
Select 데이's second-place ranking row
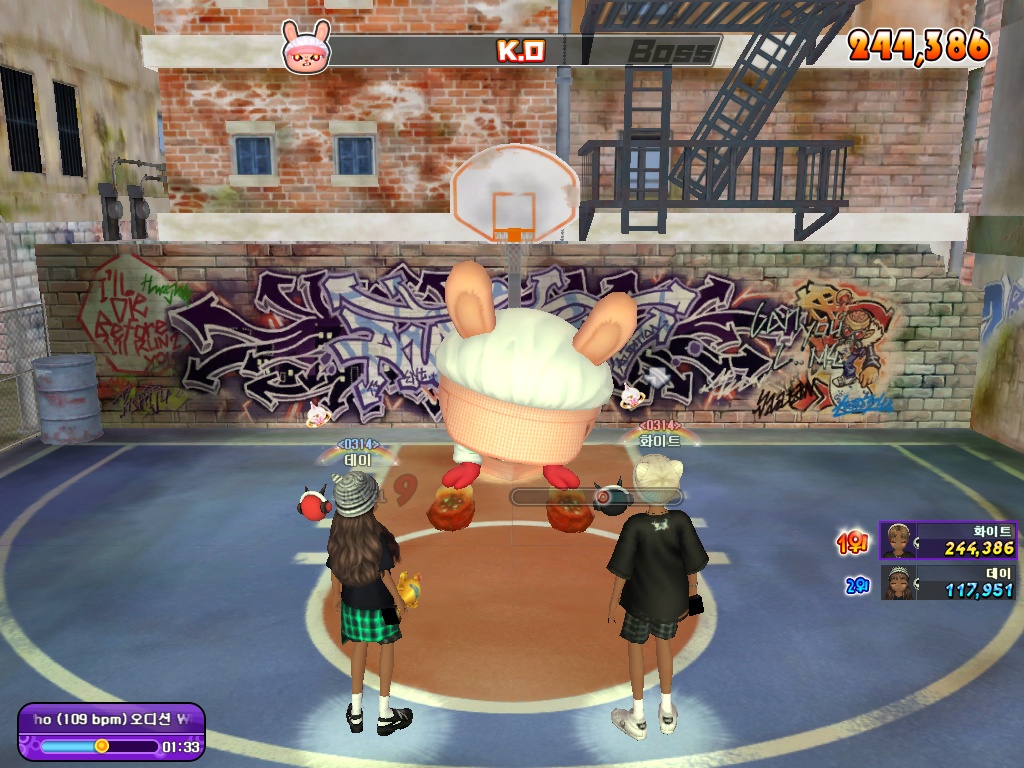click(x=947, y=582)
